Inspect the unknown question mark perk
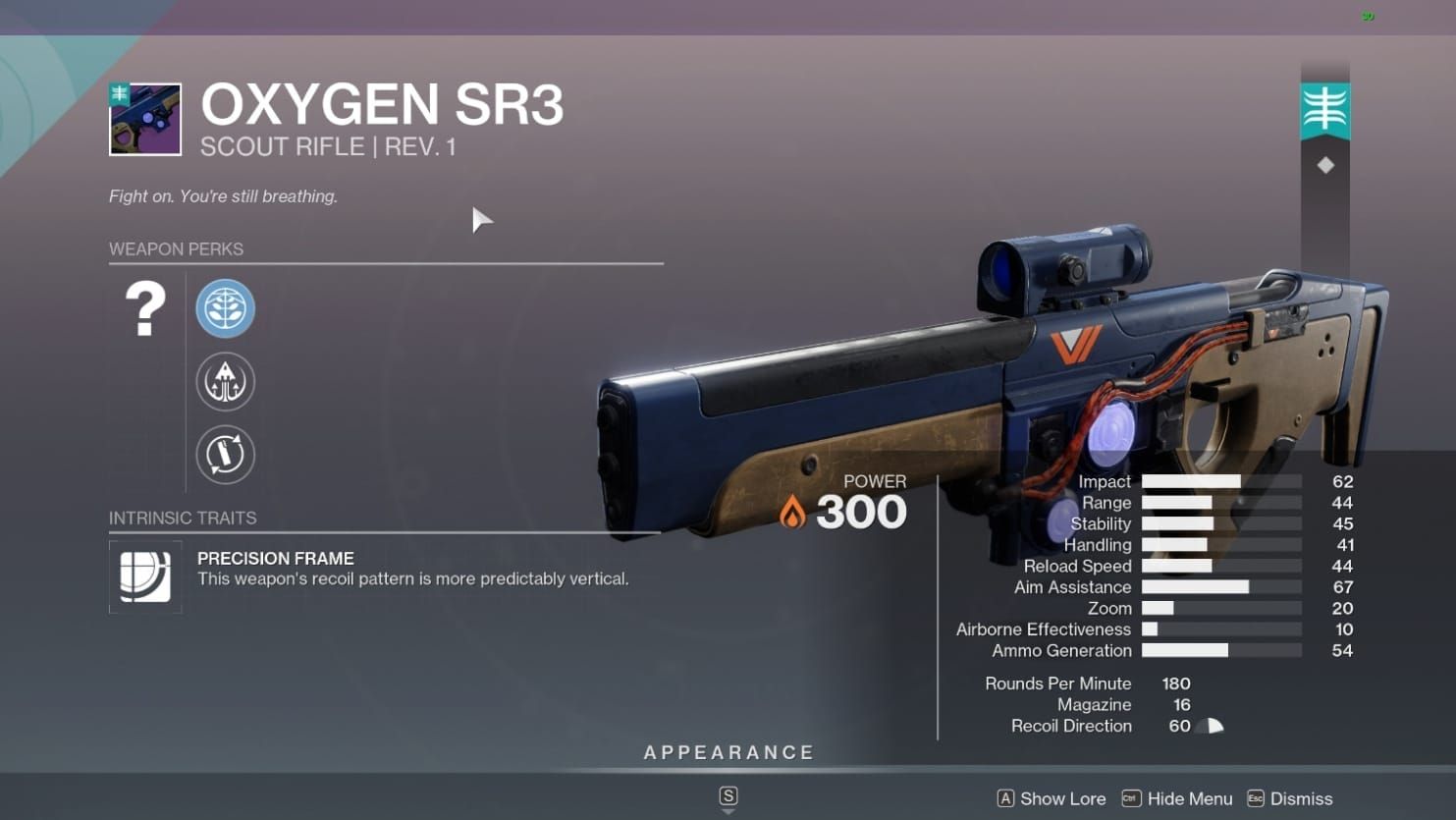Screen dimensions: 1456x820 145,309
